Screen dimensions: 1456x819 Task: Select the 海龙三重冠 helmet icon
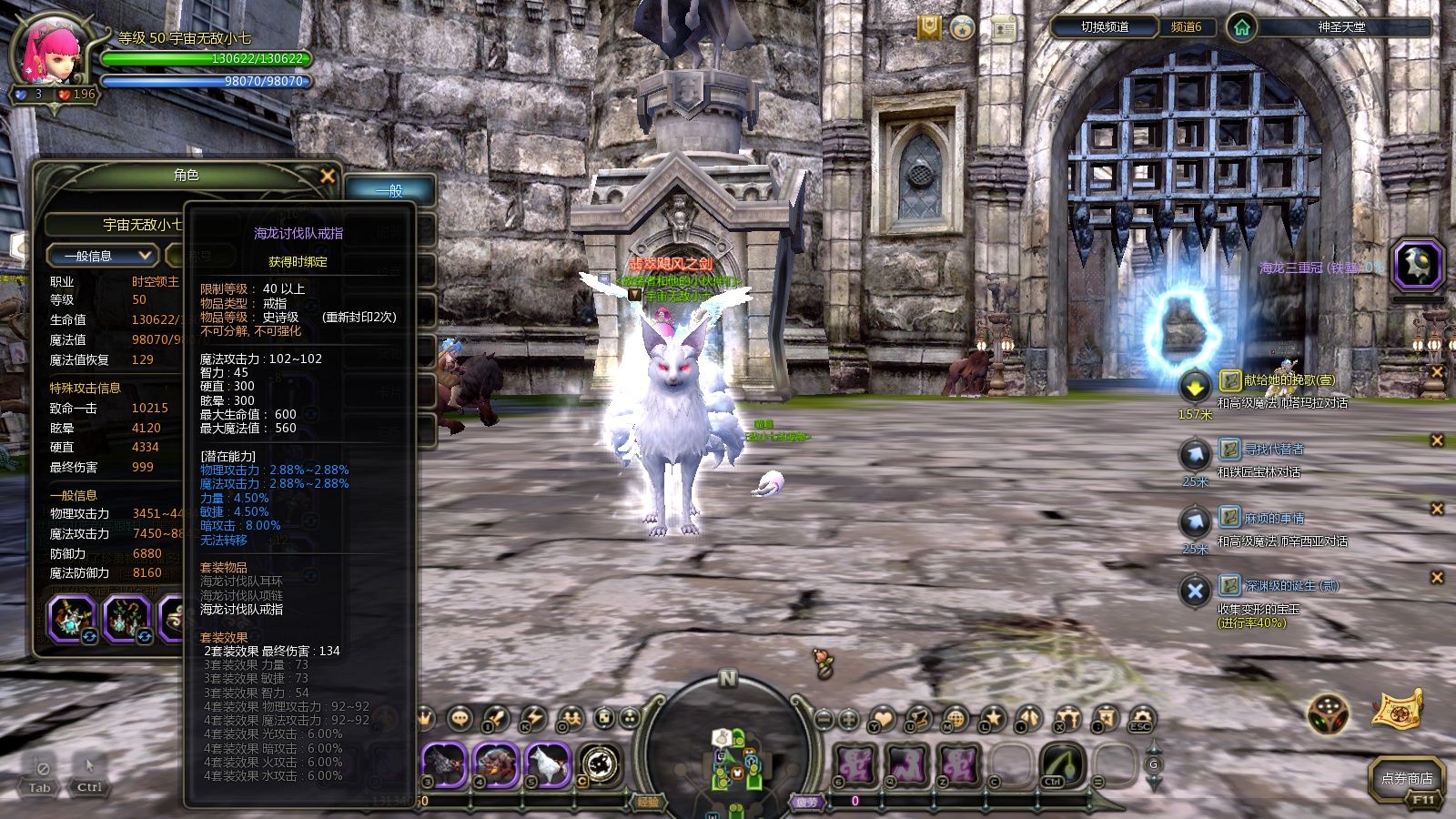[x=1417, y=266]
